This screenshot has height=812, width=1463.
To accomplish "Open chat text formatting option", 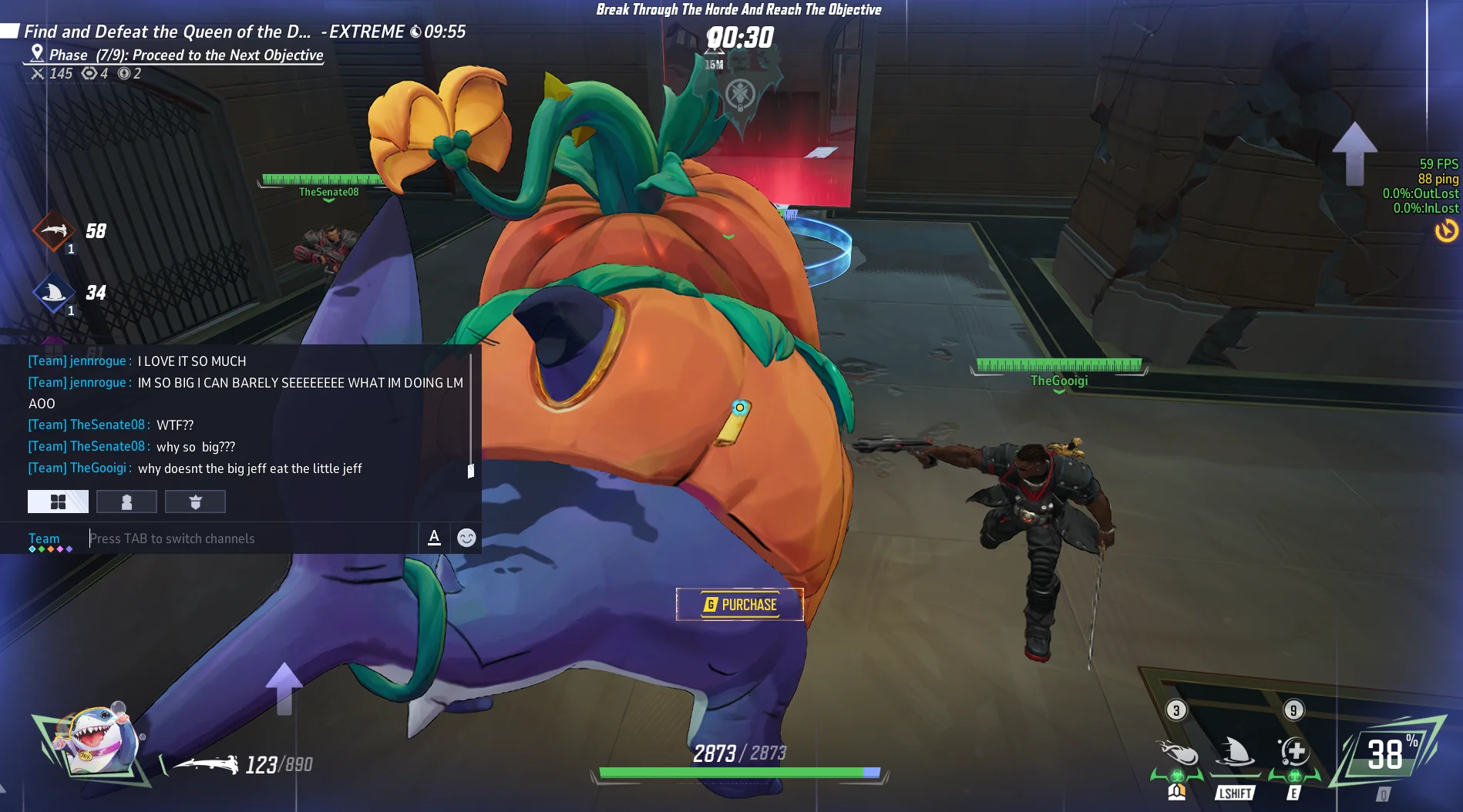I will (435, 538).
